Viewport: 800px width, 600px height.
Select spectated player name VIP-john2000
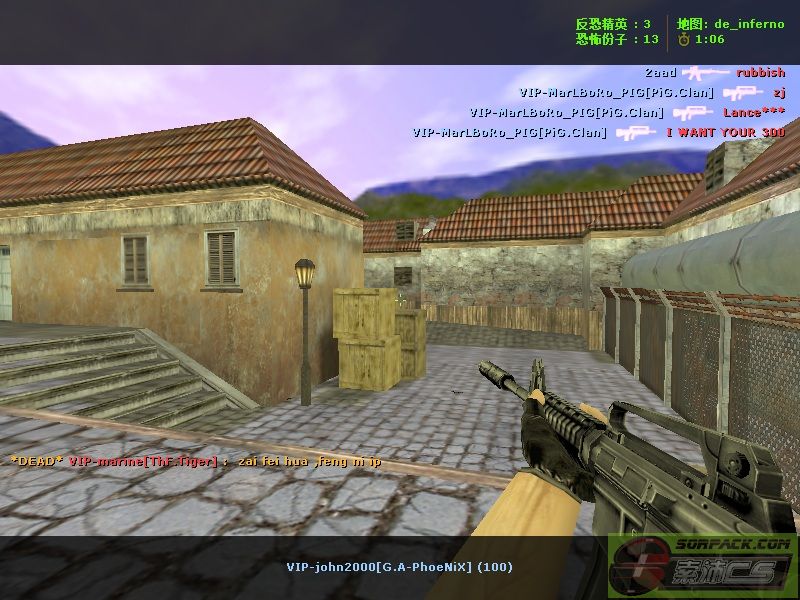(399, 567)
